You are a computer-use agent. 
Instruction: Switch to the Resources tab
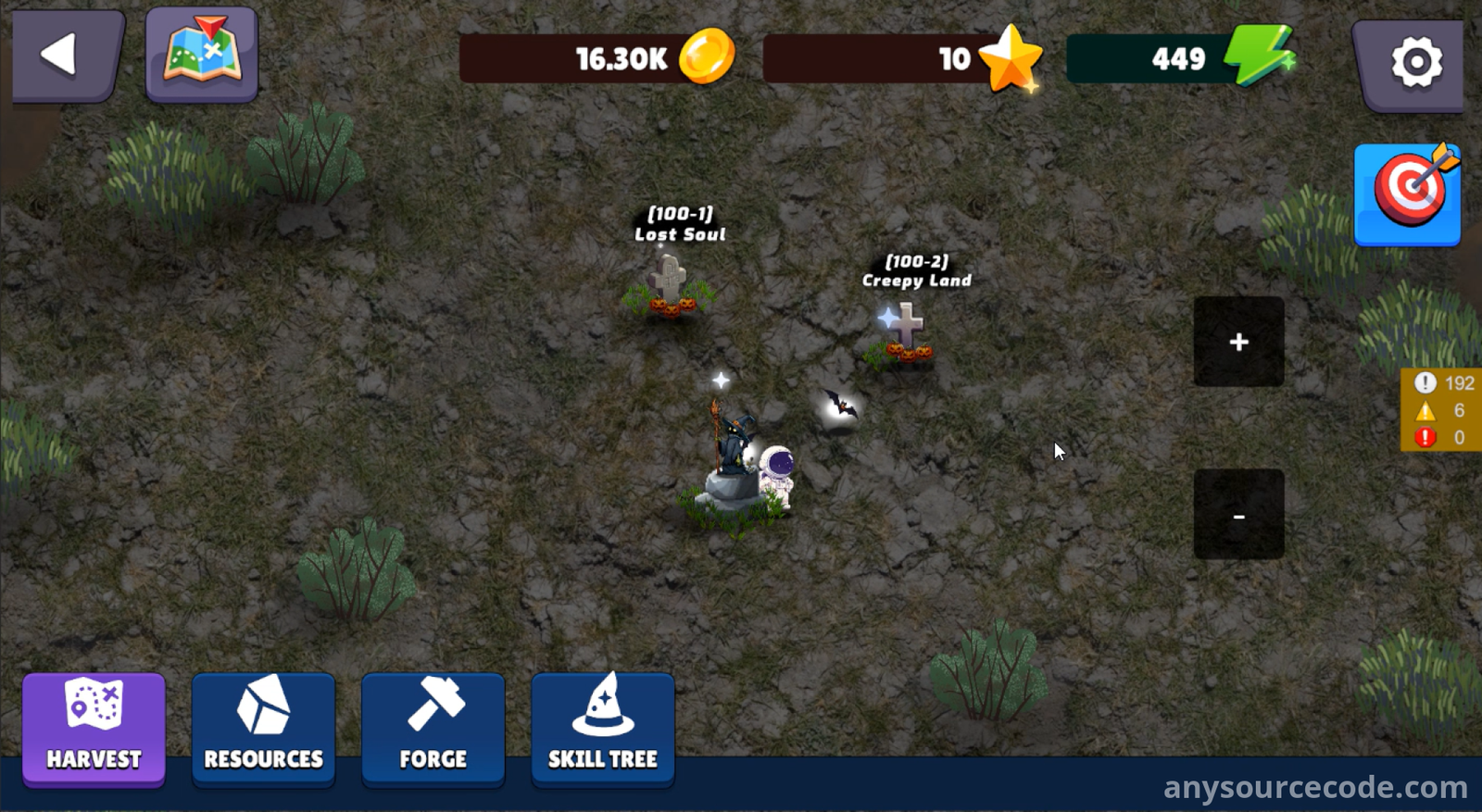pos(263,729)
